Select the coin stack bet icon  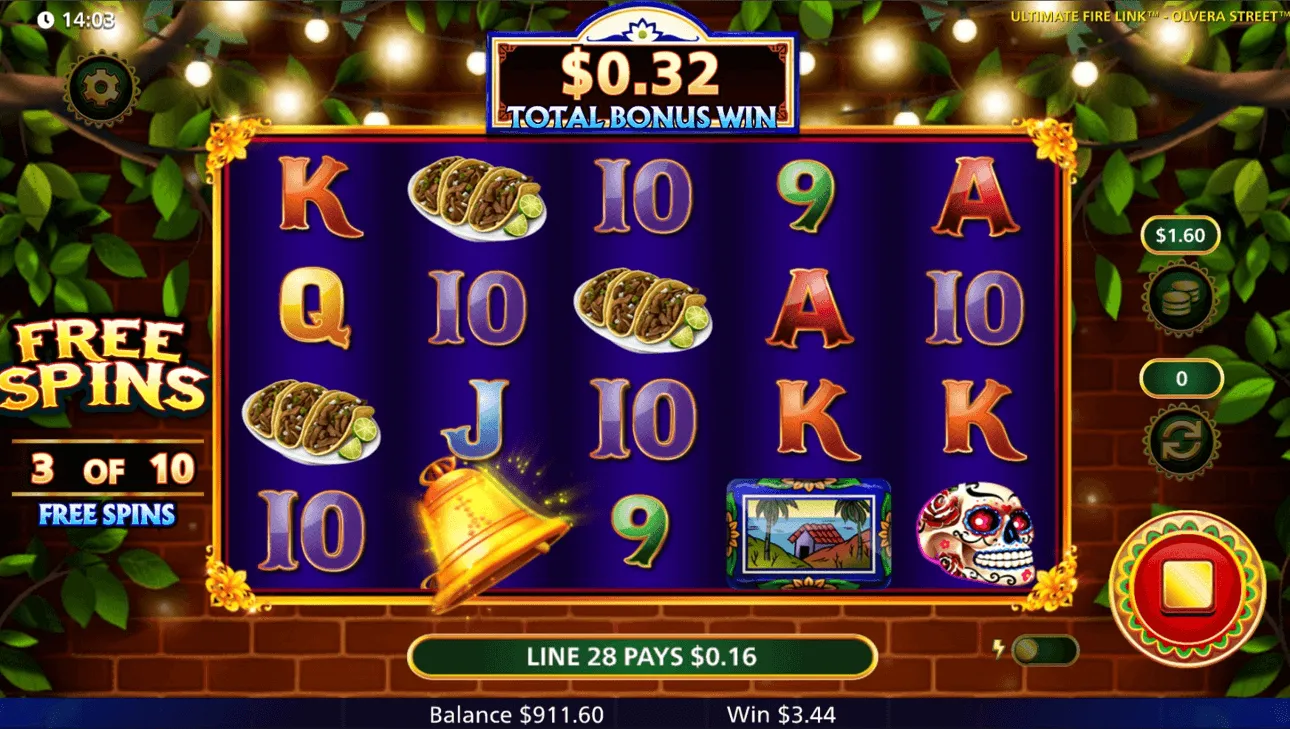(1181, 299)
